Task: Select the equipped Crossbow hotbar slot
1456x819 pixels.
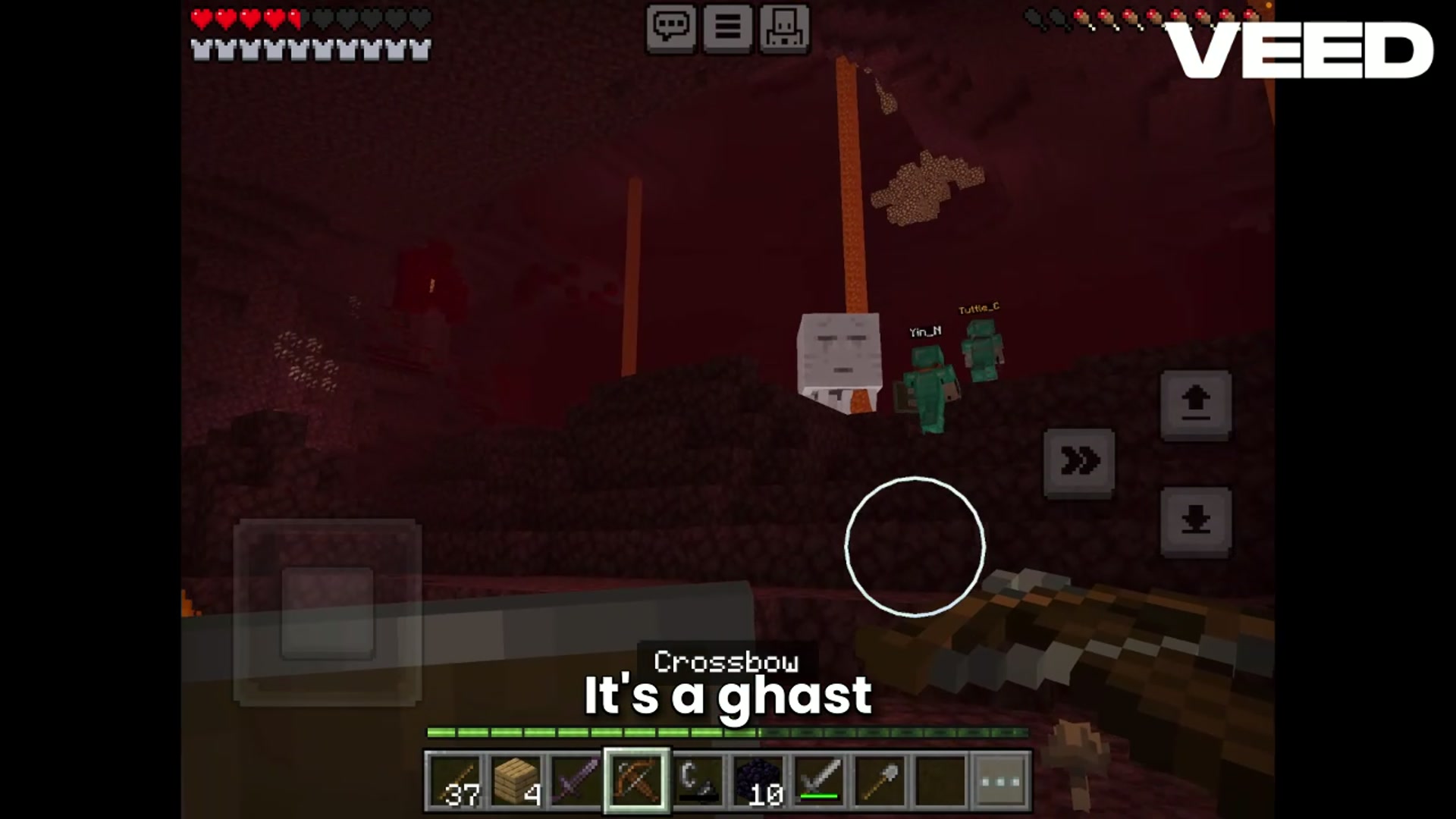Action: (635, 779)
